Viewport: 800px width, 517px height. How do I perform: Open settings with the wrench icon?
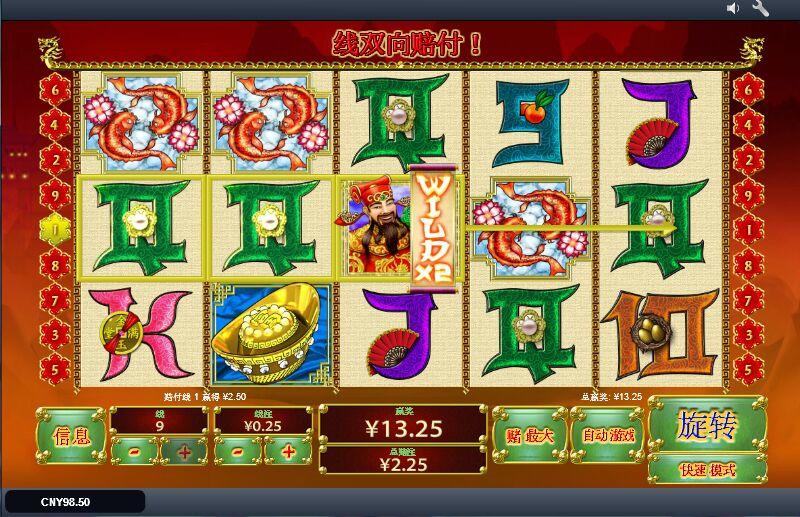click(760, 9)
